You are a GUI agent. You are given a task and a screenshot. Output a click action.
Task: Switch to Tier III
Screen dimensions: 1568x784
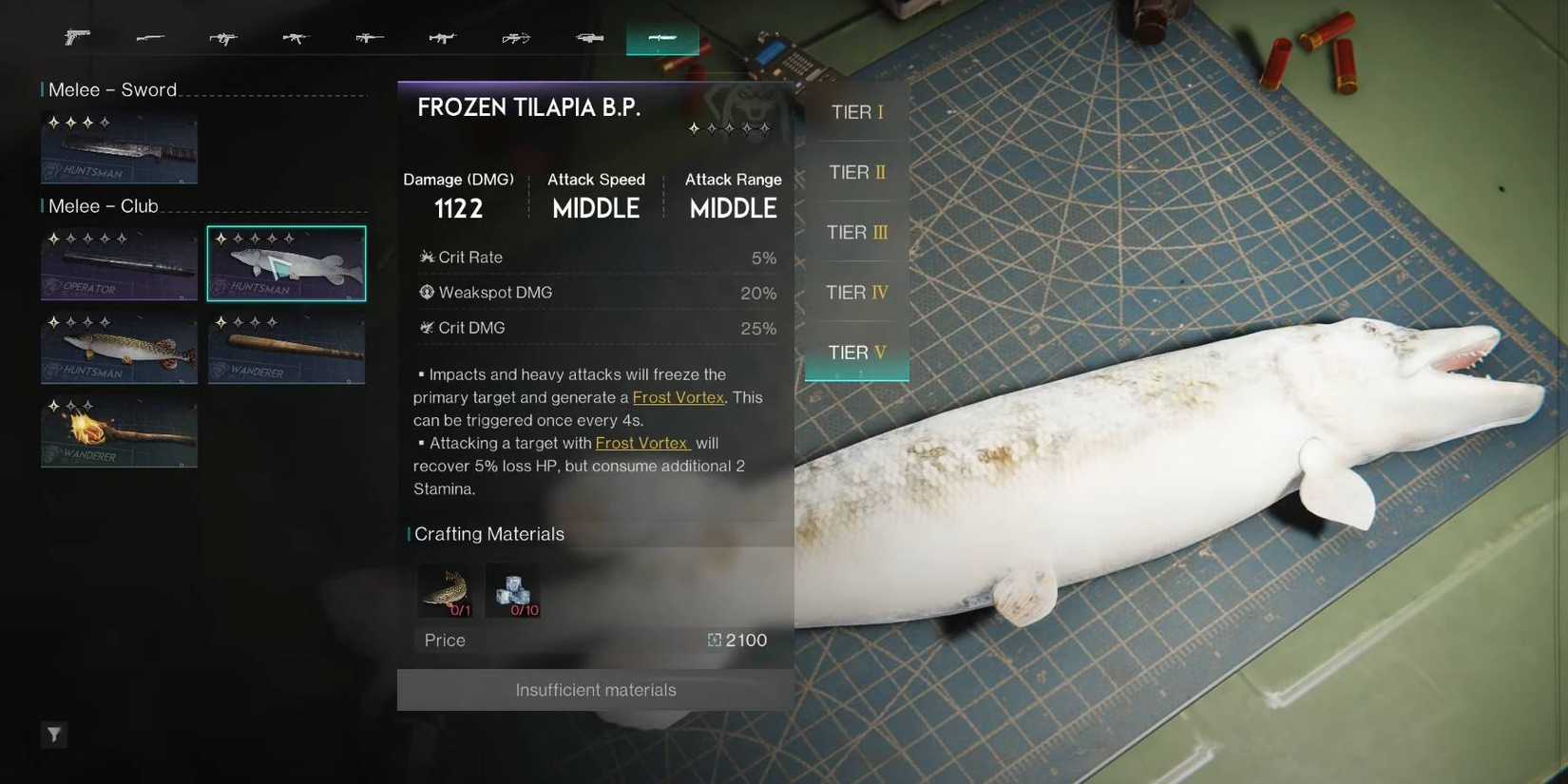pyautogui.click(x=856, y=233)
